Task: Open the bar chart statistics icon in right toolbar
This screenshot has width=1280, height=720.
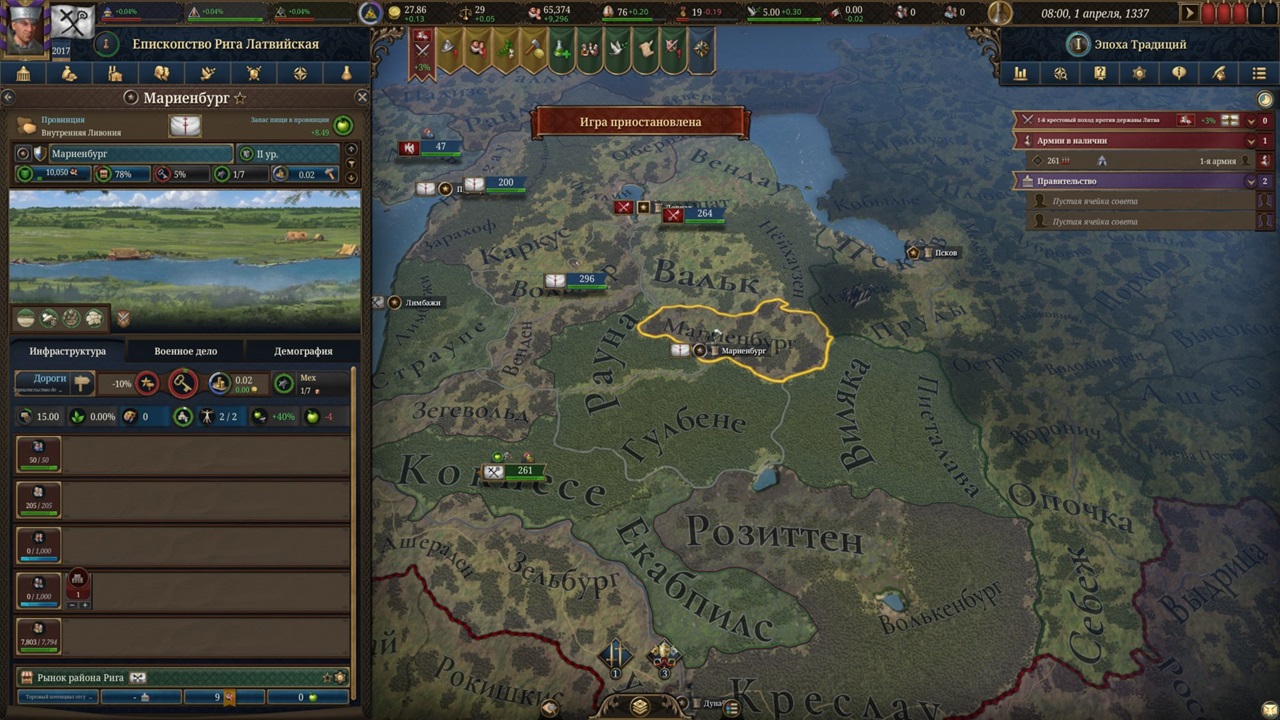Action: click(1019, 73)
